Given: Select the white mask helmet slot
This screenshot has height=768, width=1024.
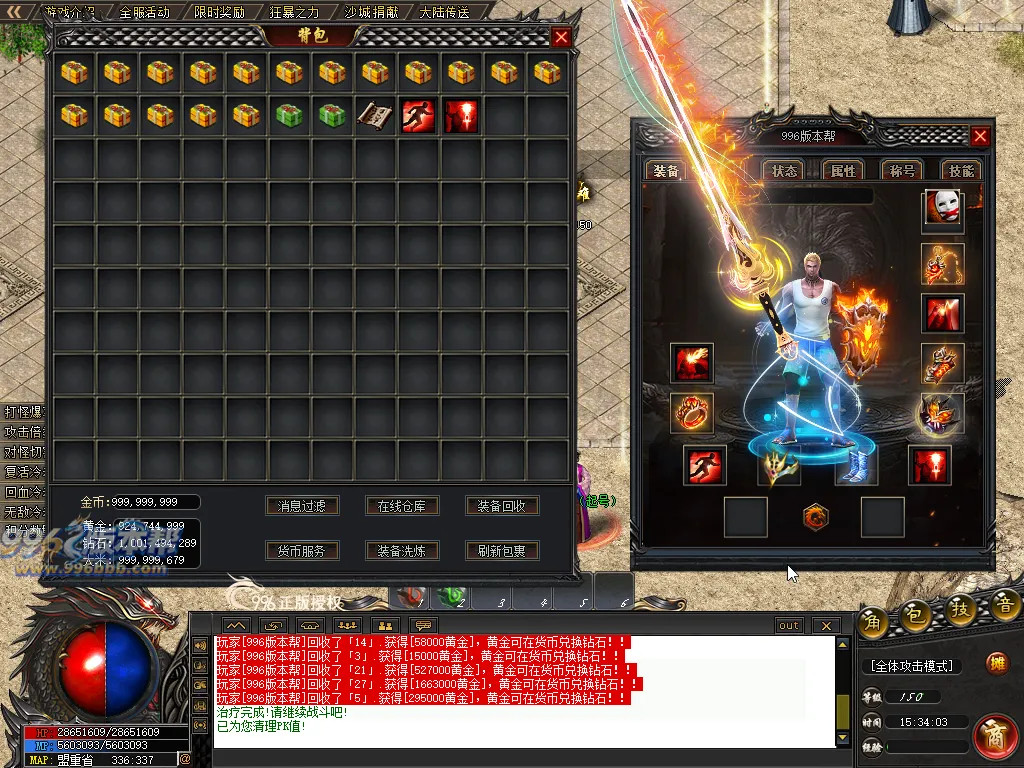Looking at the screenshot, I should click(942, 210).
